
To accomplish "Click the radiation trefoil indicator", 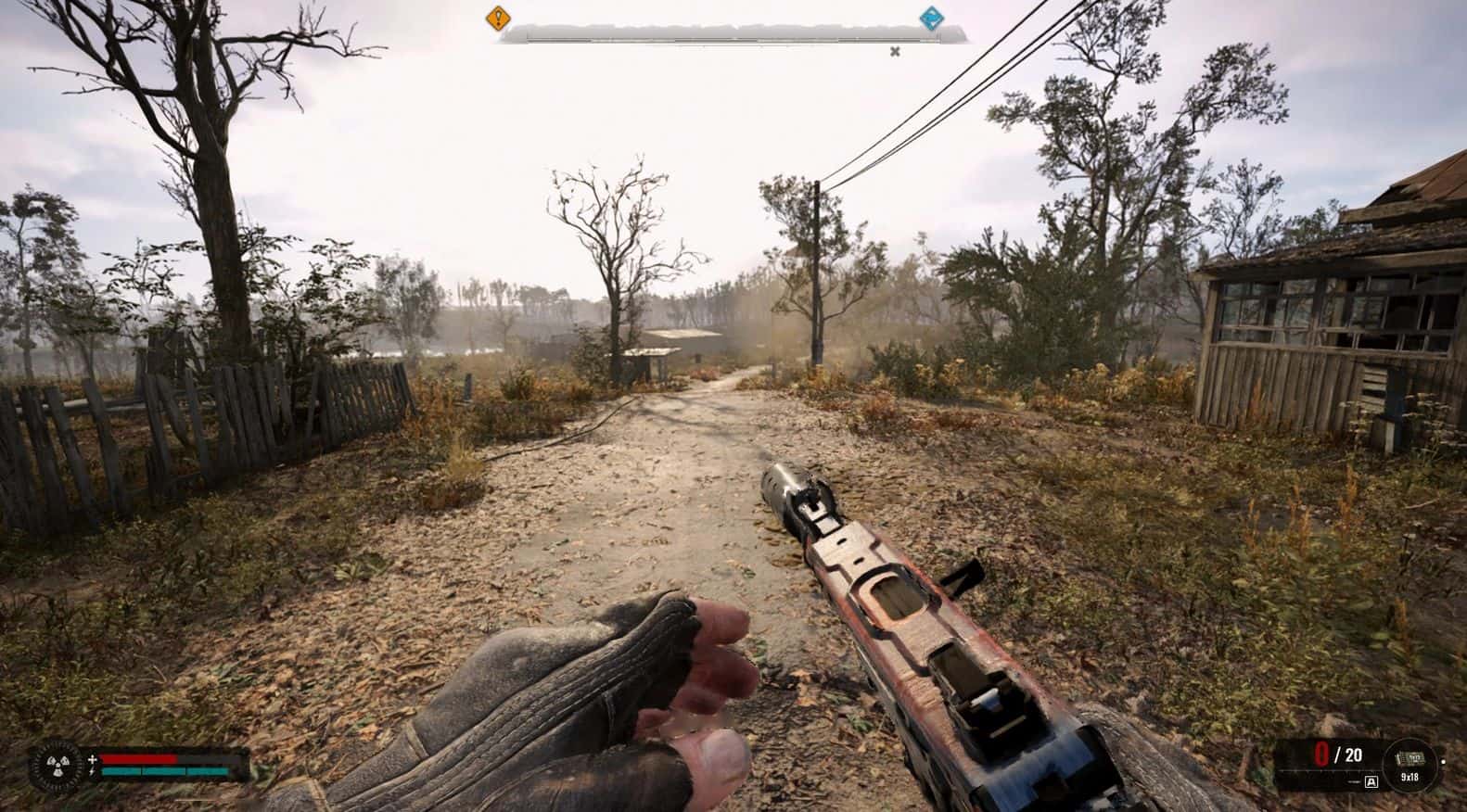I will coord(57,768).
